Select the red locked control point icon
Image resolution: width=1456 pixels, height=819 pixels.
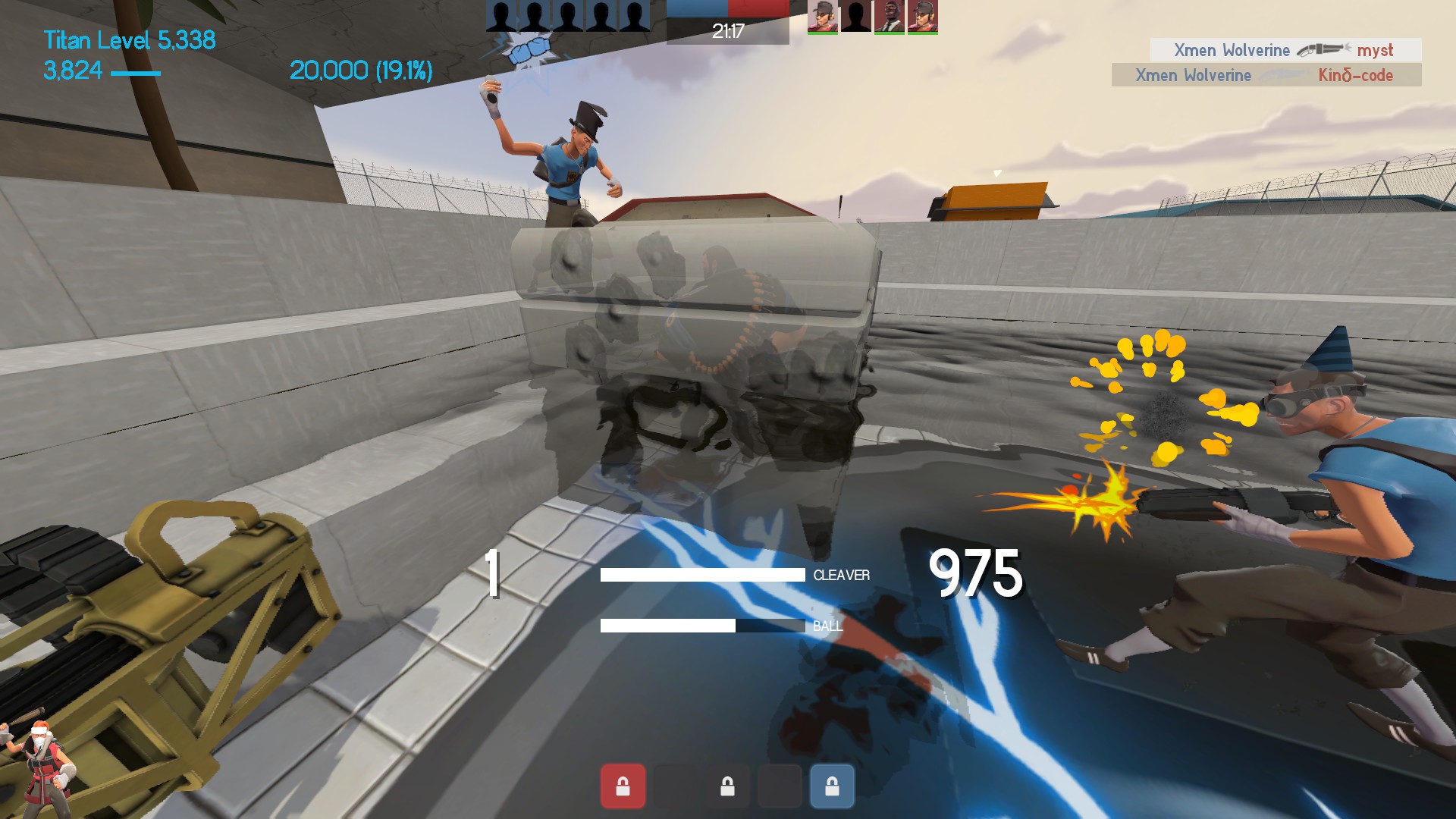tap(623, 786)
